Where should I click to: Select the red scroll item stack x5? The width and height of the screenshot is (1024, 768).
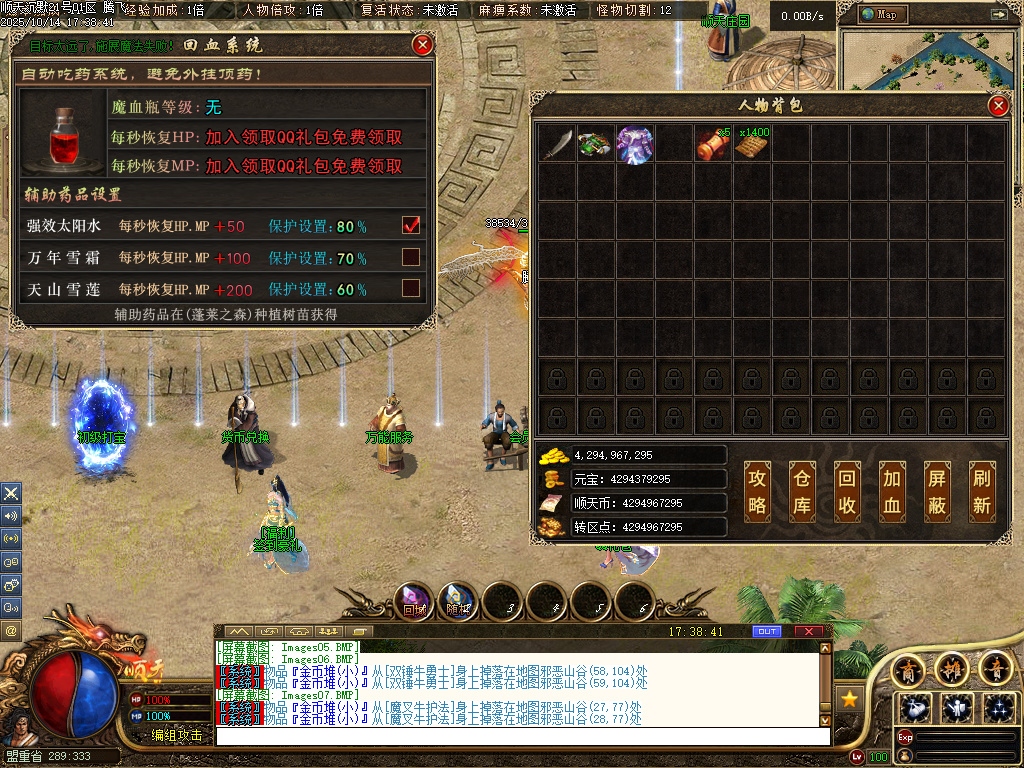tap(713, 143)
